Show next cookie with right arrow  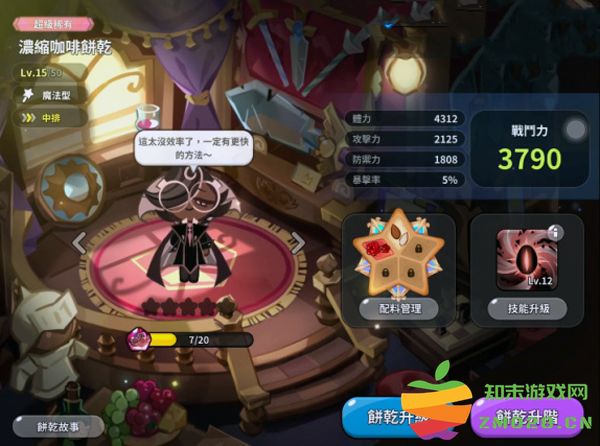[x=297, y=242]
